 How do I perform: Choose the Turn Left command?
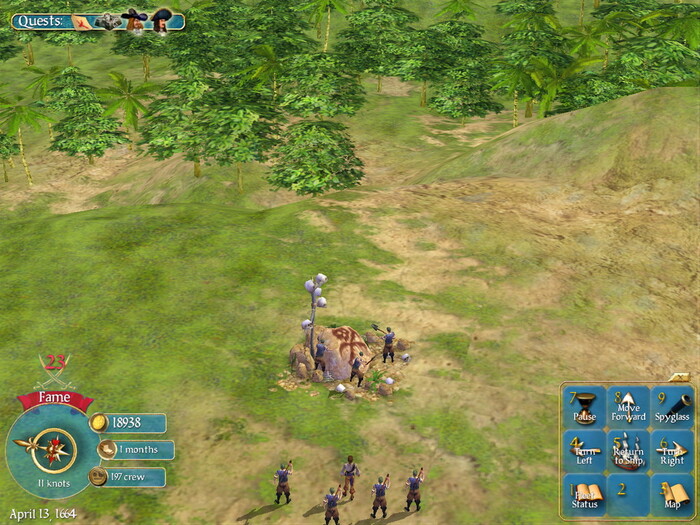(584, 451)
